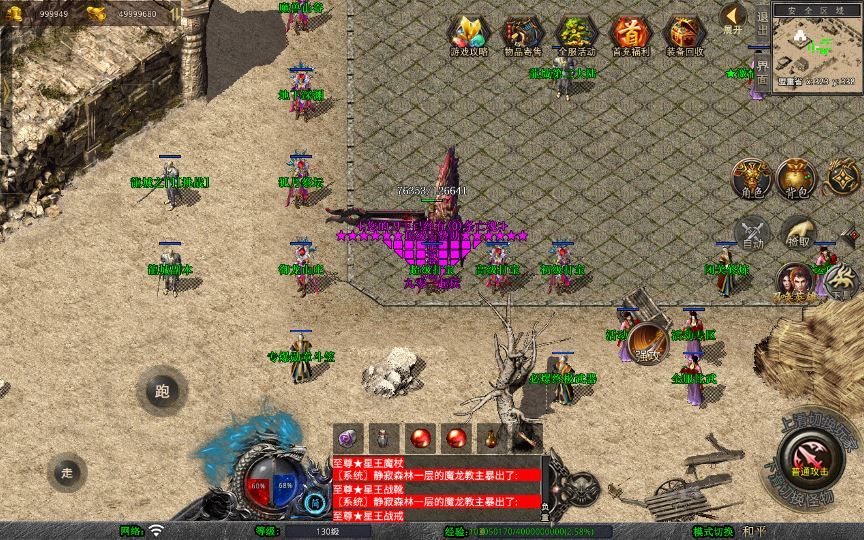Toggle the 走 walk button
This screenshot has height=540, width=864.
click(x=68, y=472)
